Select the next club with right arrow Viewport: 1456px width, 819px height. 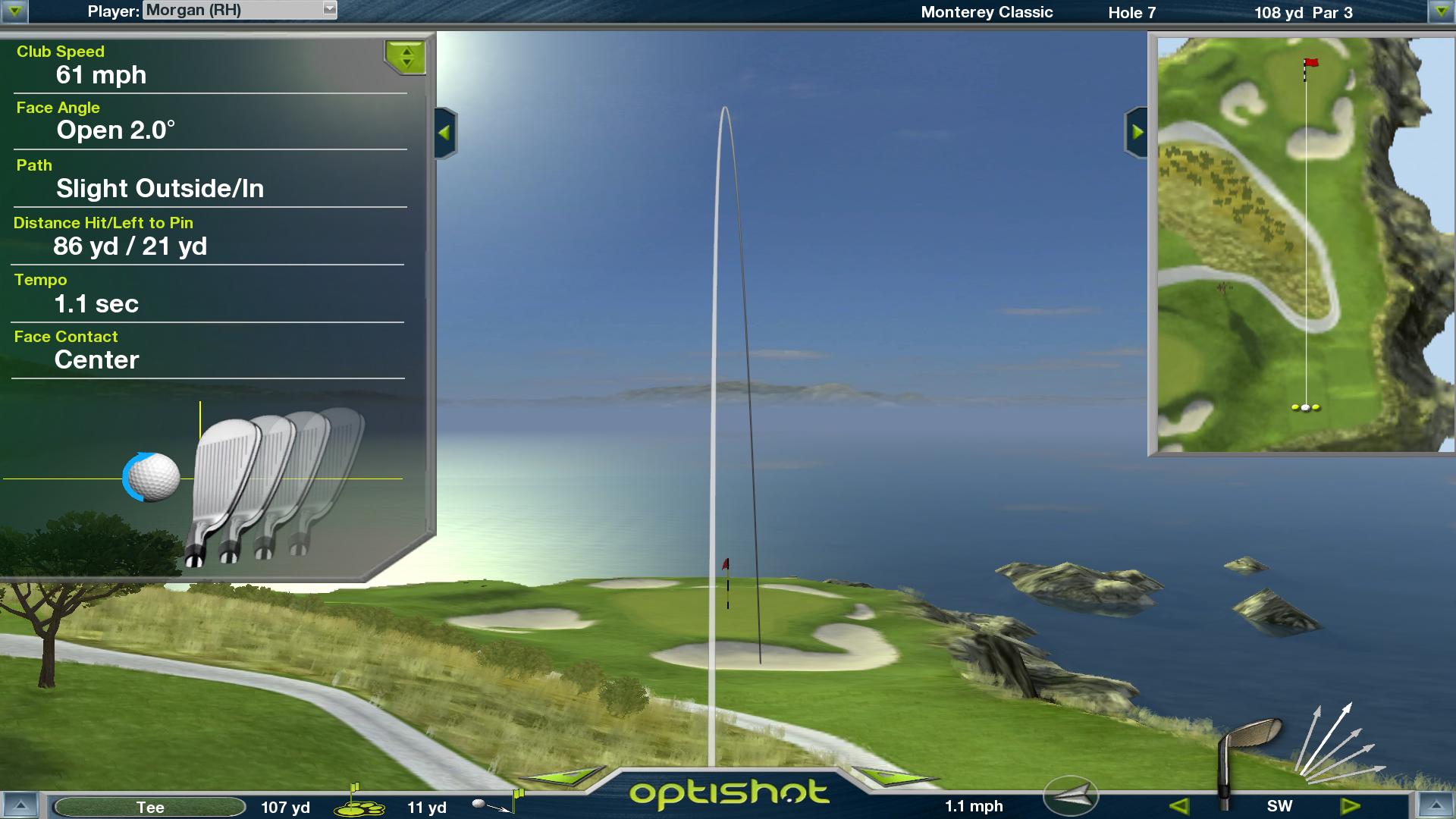pyautogui.click(x=1351, y=806)
